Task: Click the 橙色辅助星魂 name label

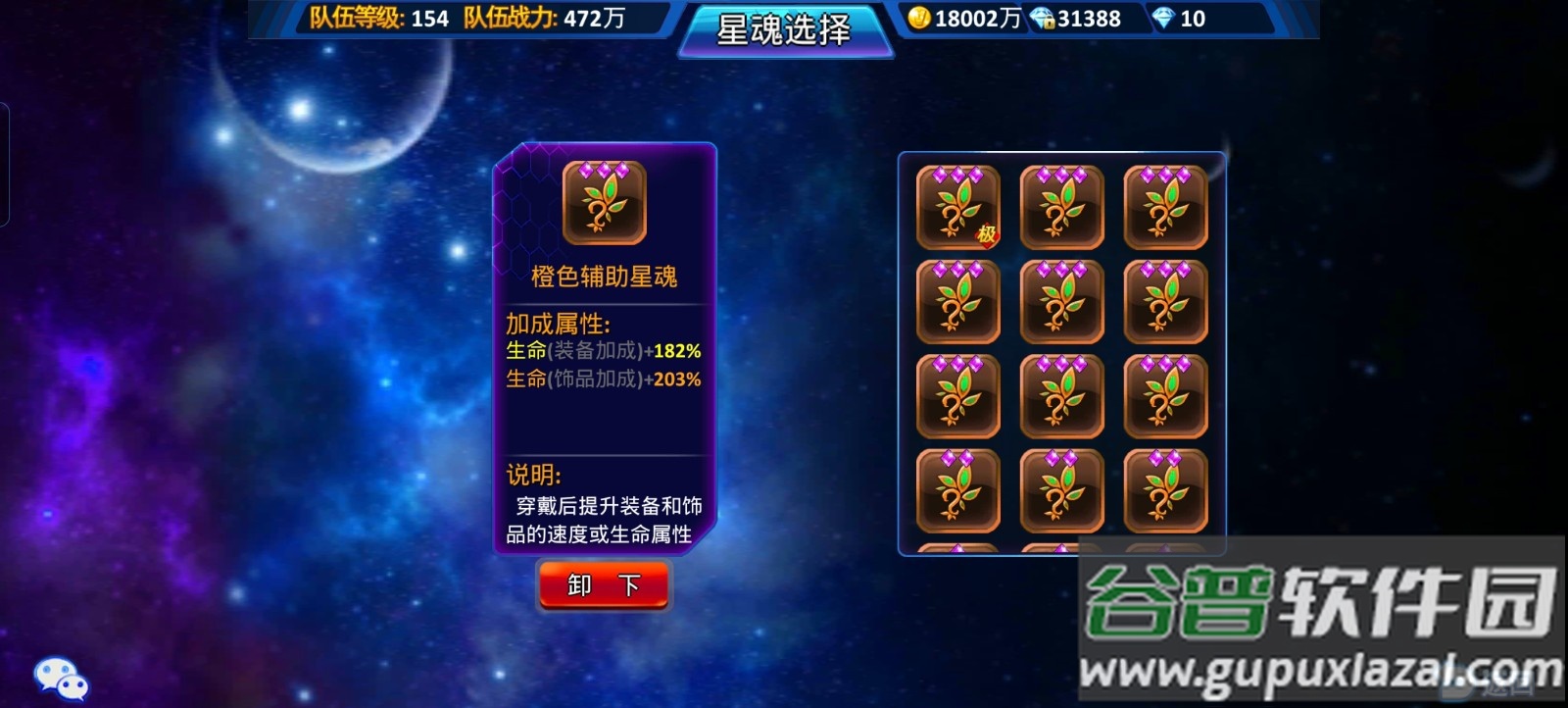Action: click(602, 277)
